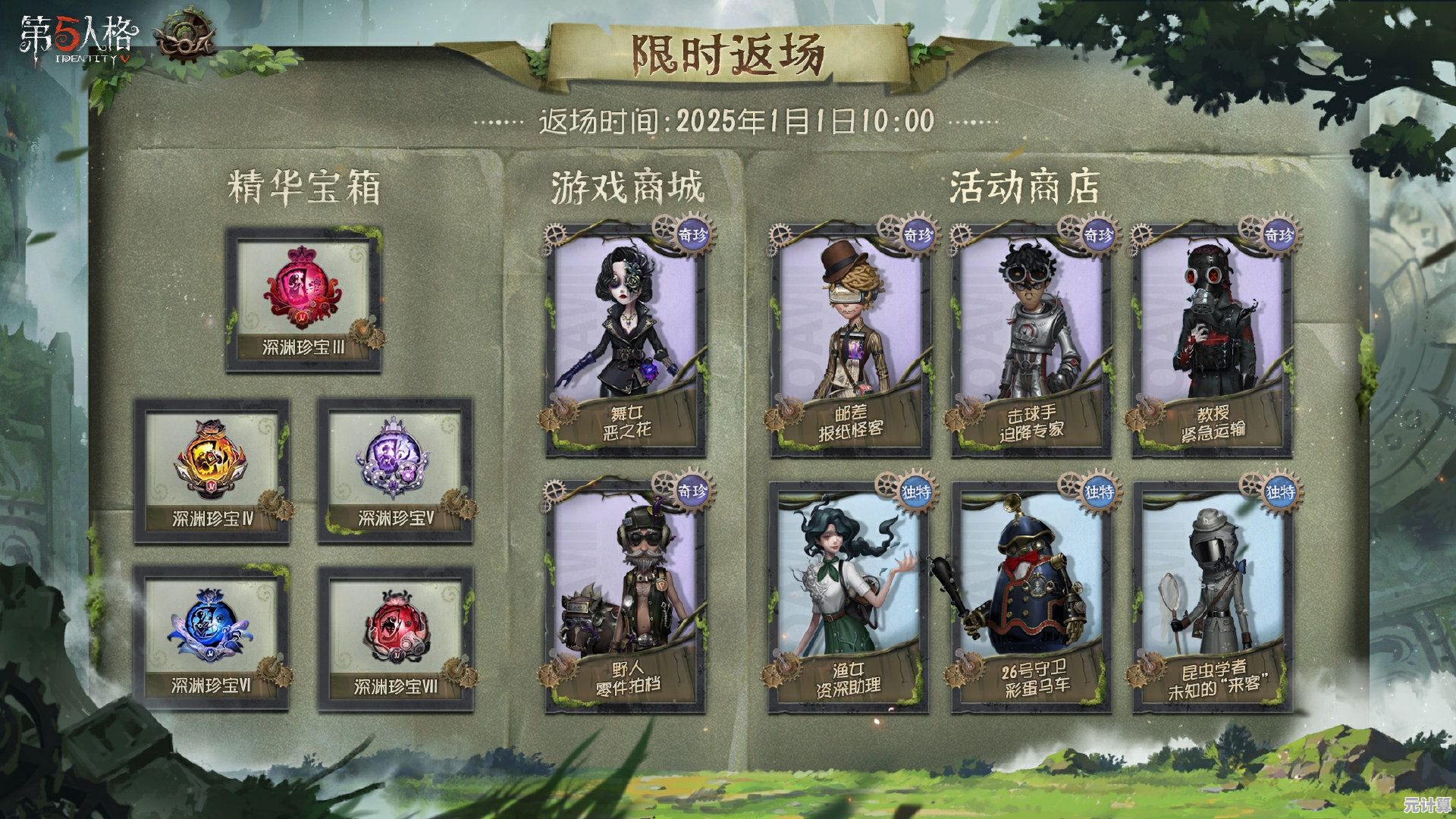Select the 深渊珍宝III essence chest
Screen dimensions: 1456x819
tap(303, 300)
